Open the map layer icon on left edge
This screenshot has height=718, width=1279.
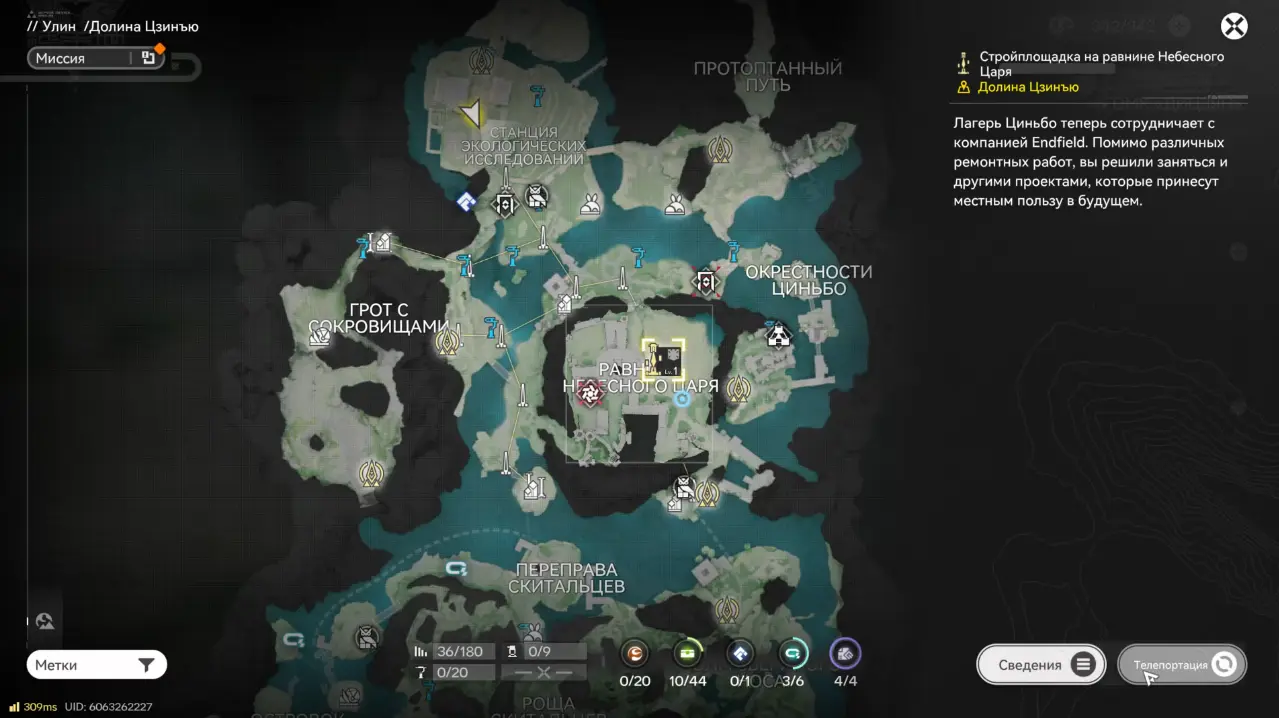44,622
